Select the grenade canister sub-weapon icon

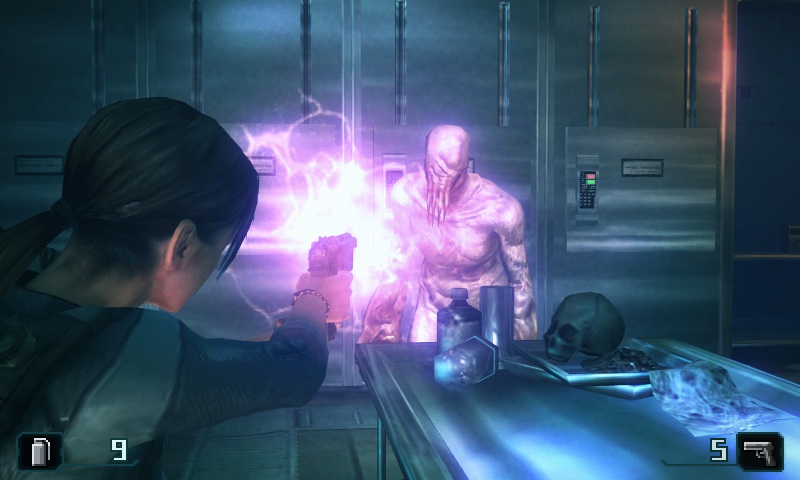40,451
